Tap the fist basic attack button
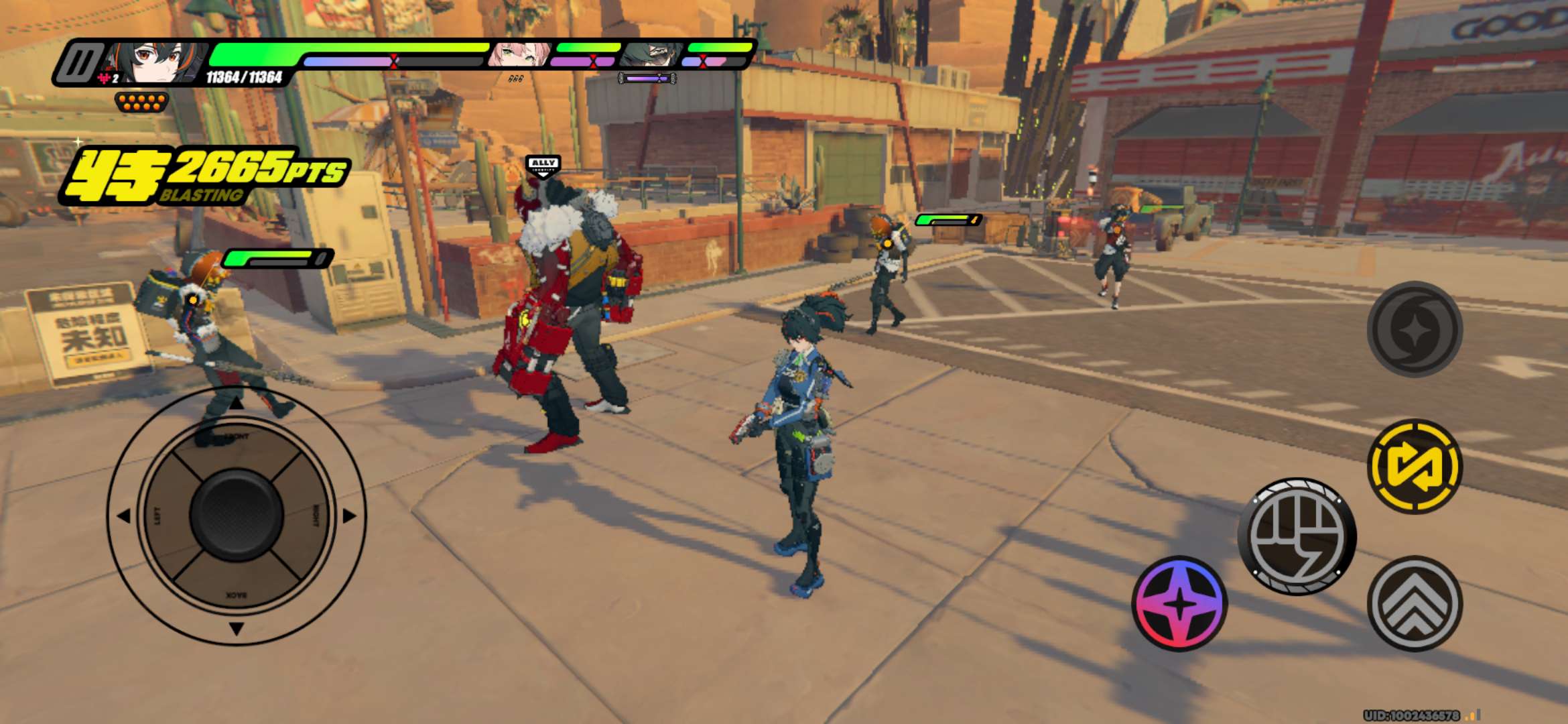The width and height of the screenshot is (1568, 724). click(x=1297, y=536)
